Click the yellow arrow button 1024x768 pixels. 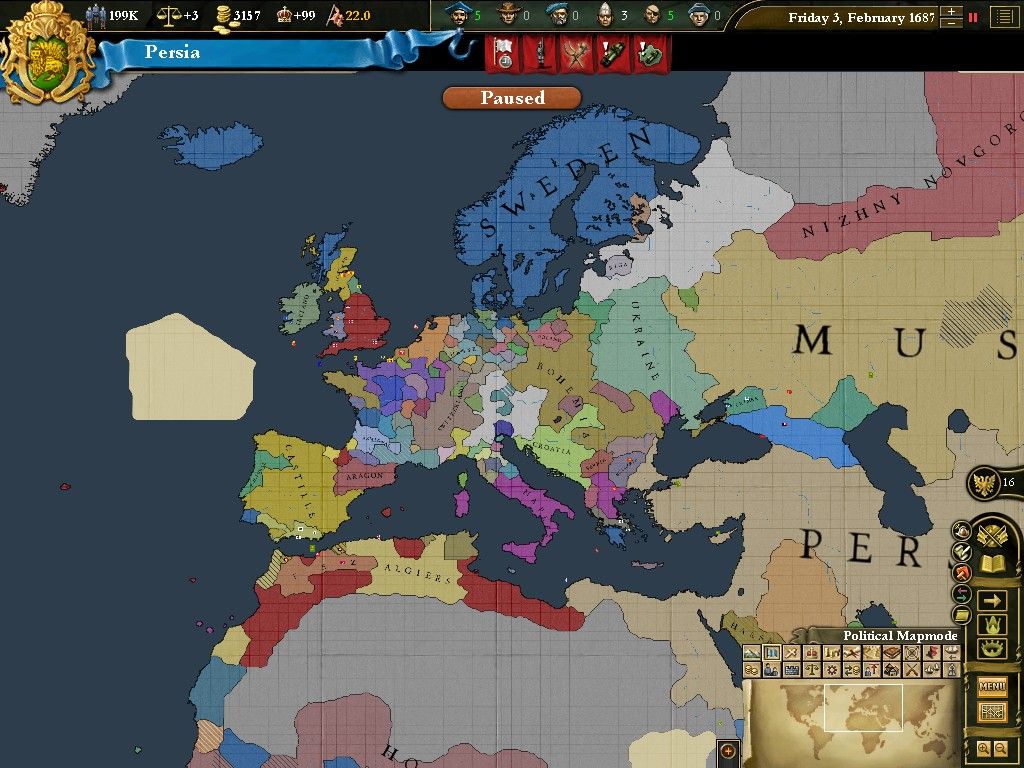(x=992, y=601)
